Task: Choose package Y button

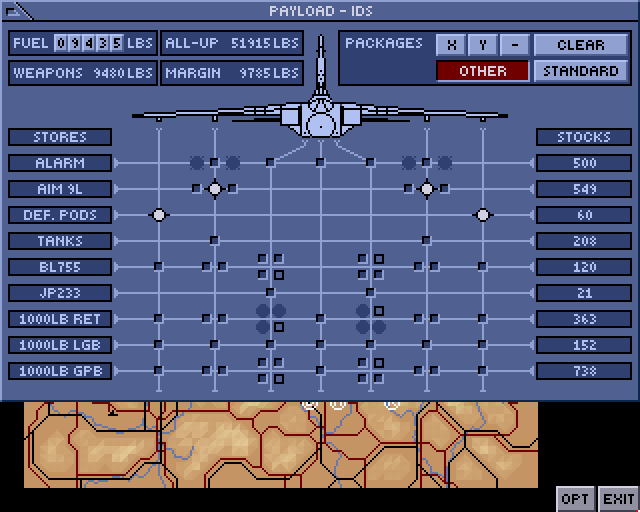Action: tap(483, 45)
